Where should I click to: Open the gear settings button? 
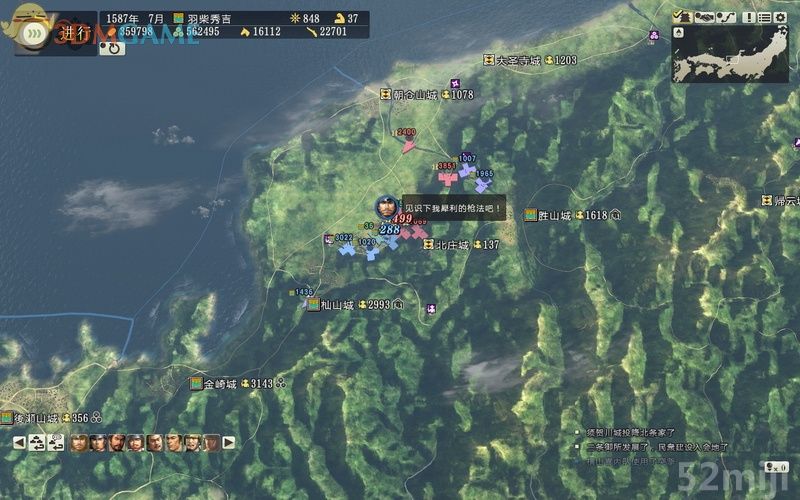(x=783, y=17)
